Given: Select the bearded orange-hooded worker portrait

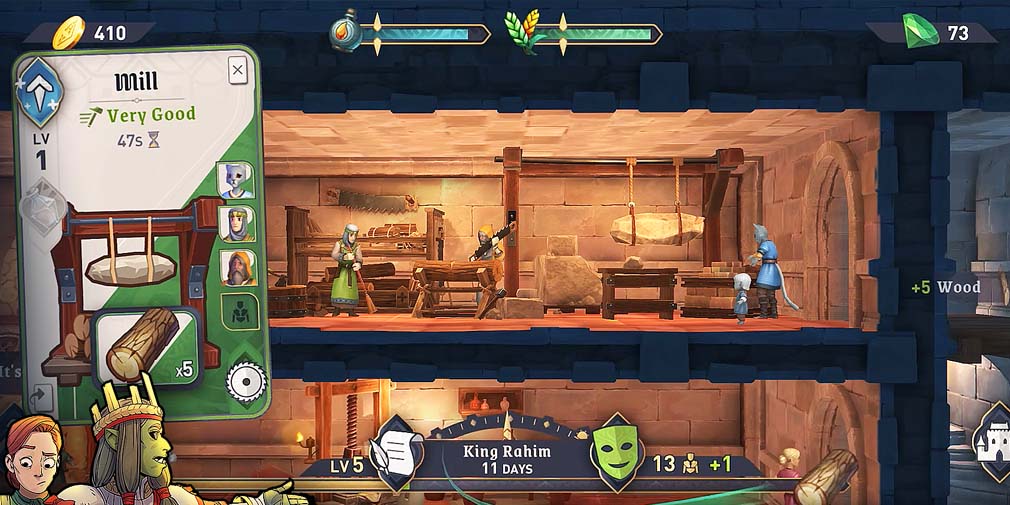Looking at the screenshot, I should 238,267.
